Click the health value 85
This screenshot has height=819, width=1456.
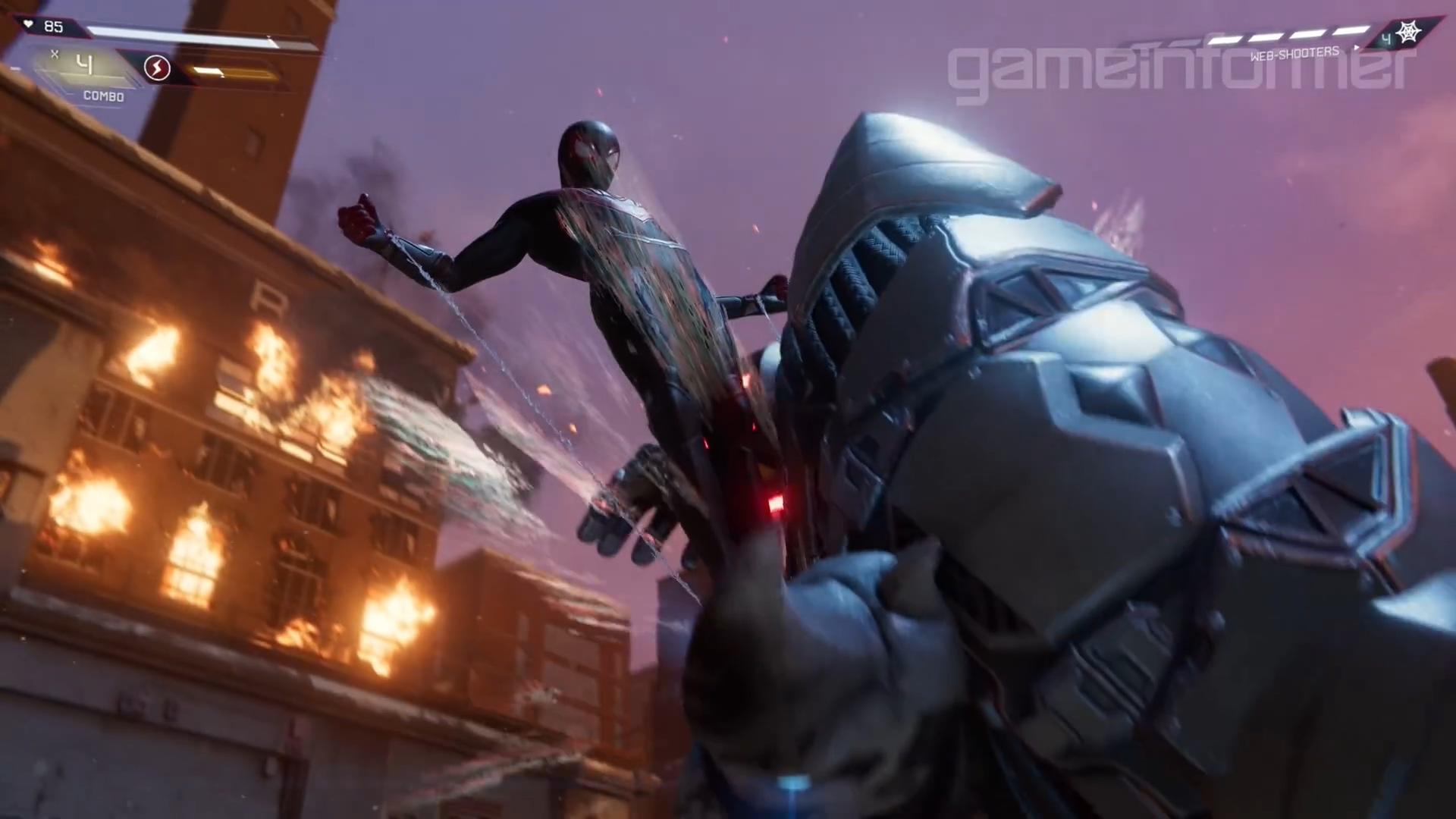pyautogui.click(x=53, y=26)
